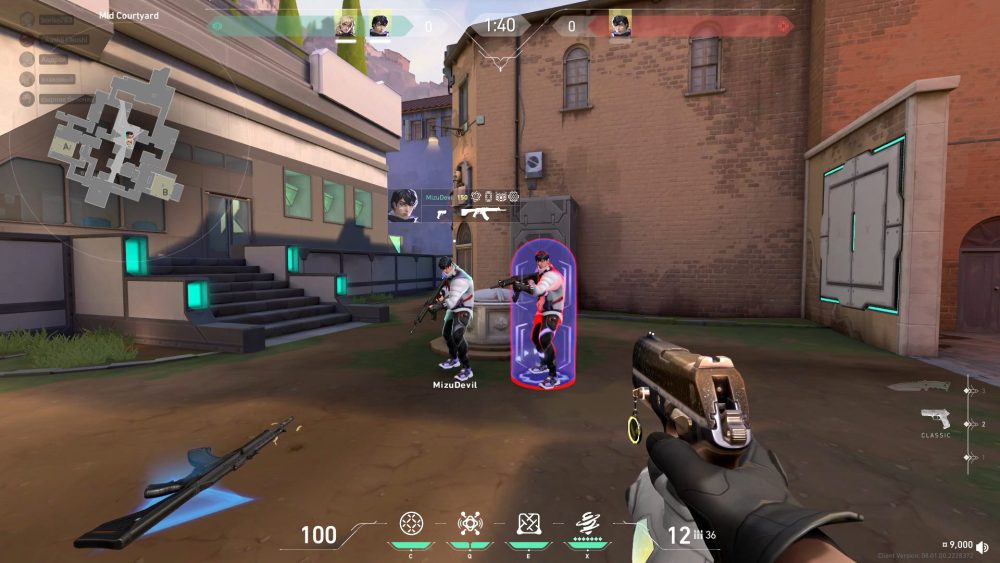Select the Classic pistol weapon slot
Screen dimensions: 1000x563
click(936, 419)
